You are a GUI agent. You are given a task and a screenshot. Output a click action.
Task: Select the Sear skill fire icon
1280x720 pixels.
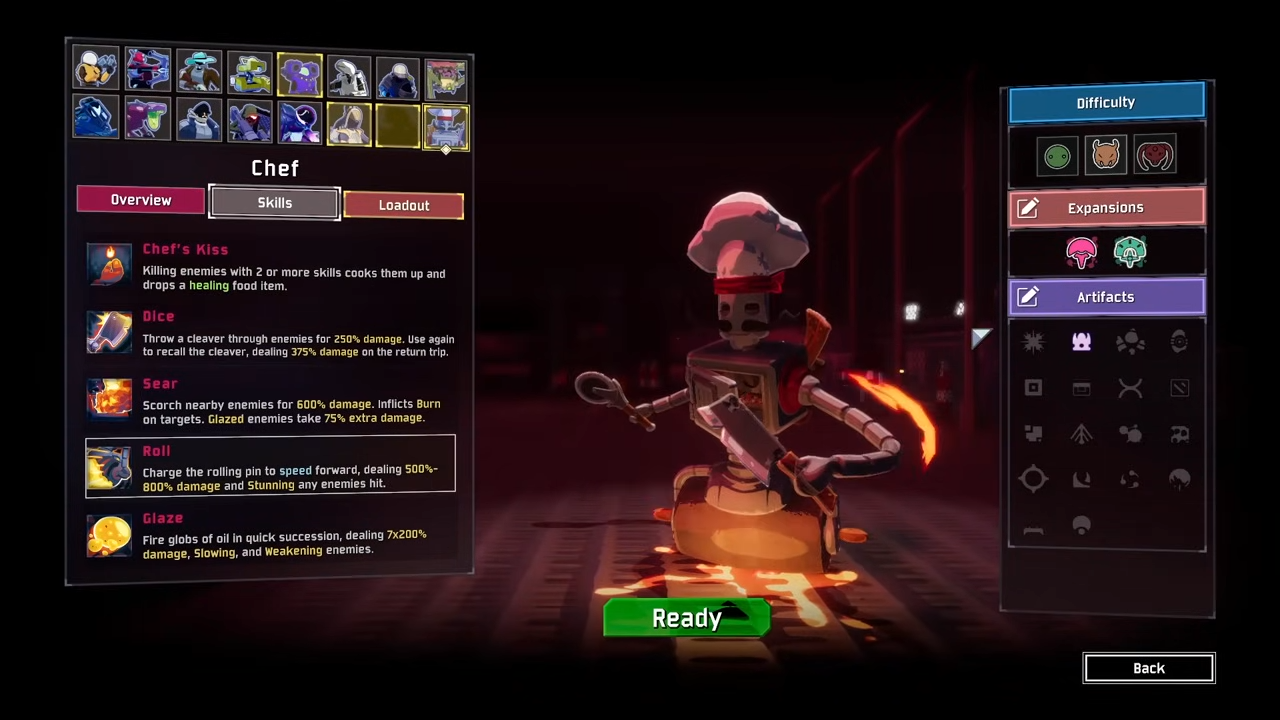[x=109, y=398]
